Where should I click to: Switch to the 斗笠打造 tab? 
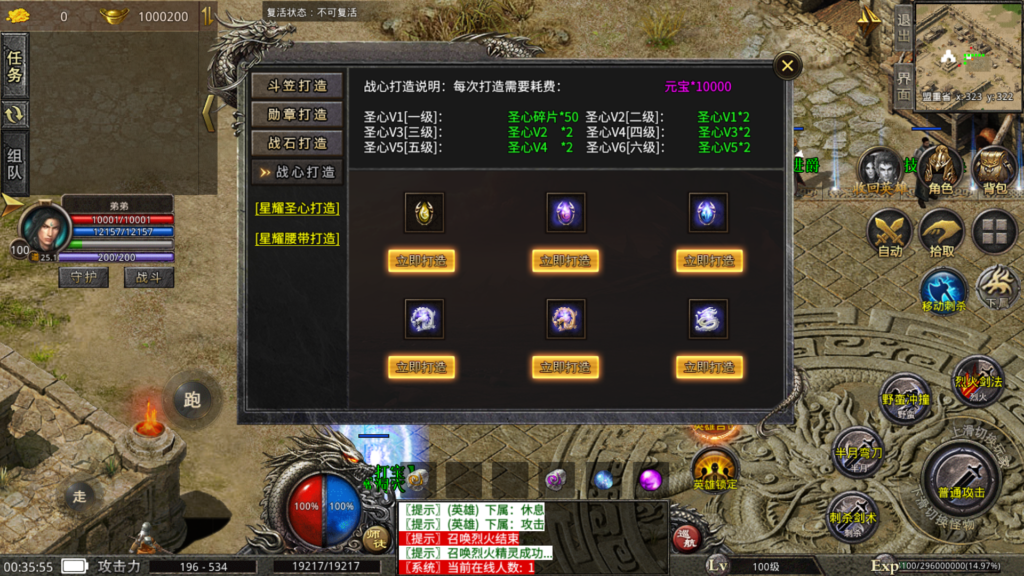click(296, 85)
